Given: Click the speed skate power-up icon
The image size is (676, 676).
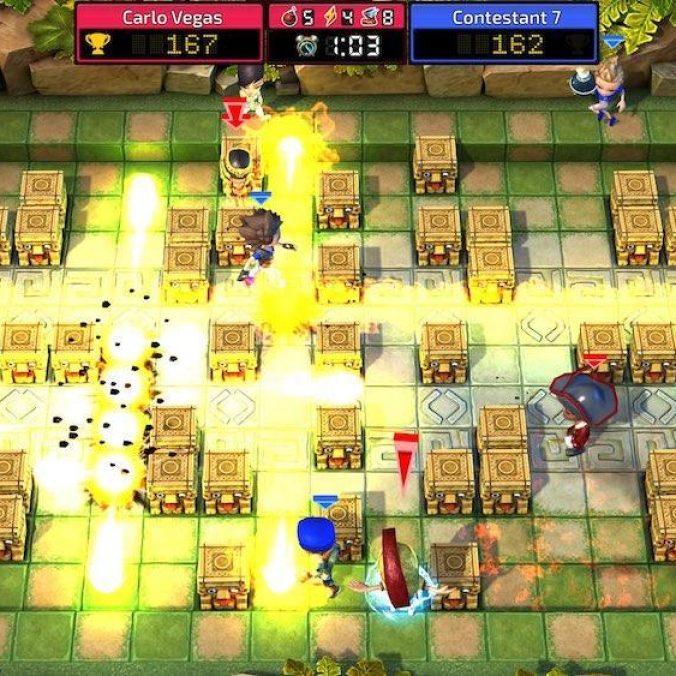Looking at the screenshot, I should click(x=368, y=17).
